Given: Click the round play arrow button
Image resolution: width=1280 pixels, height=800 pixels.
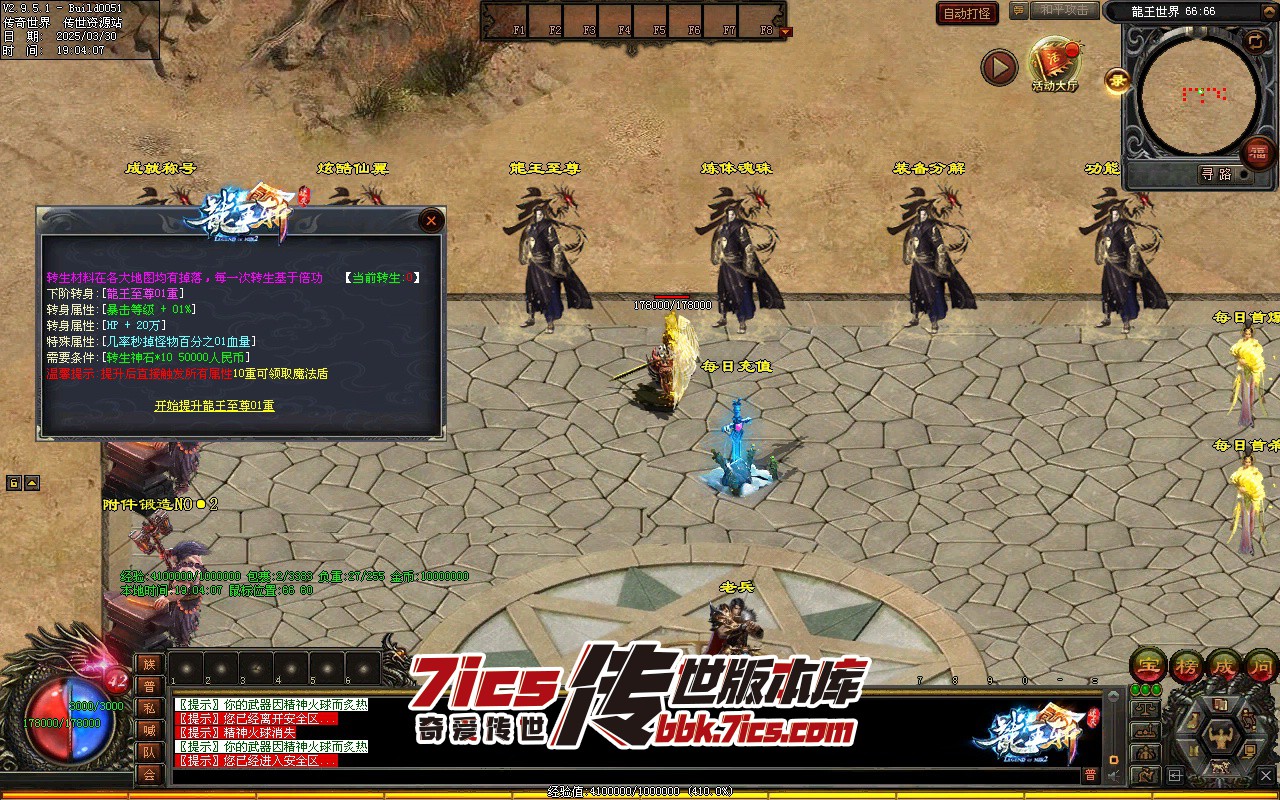Looking at the screenshot, I should (998, 67).
